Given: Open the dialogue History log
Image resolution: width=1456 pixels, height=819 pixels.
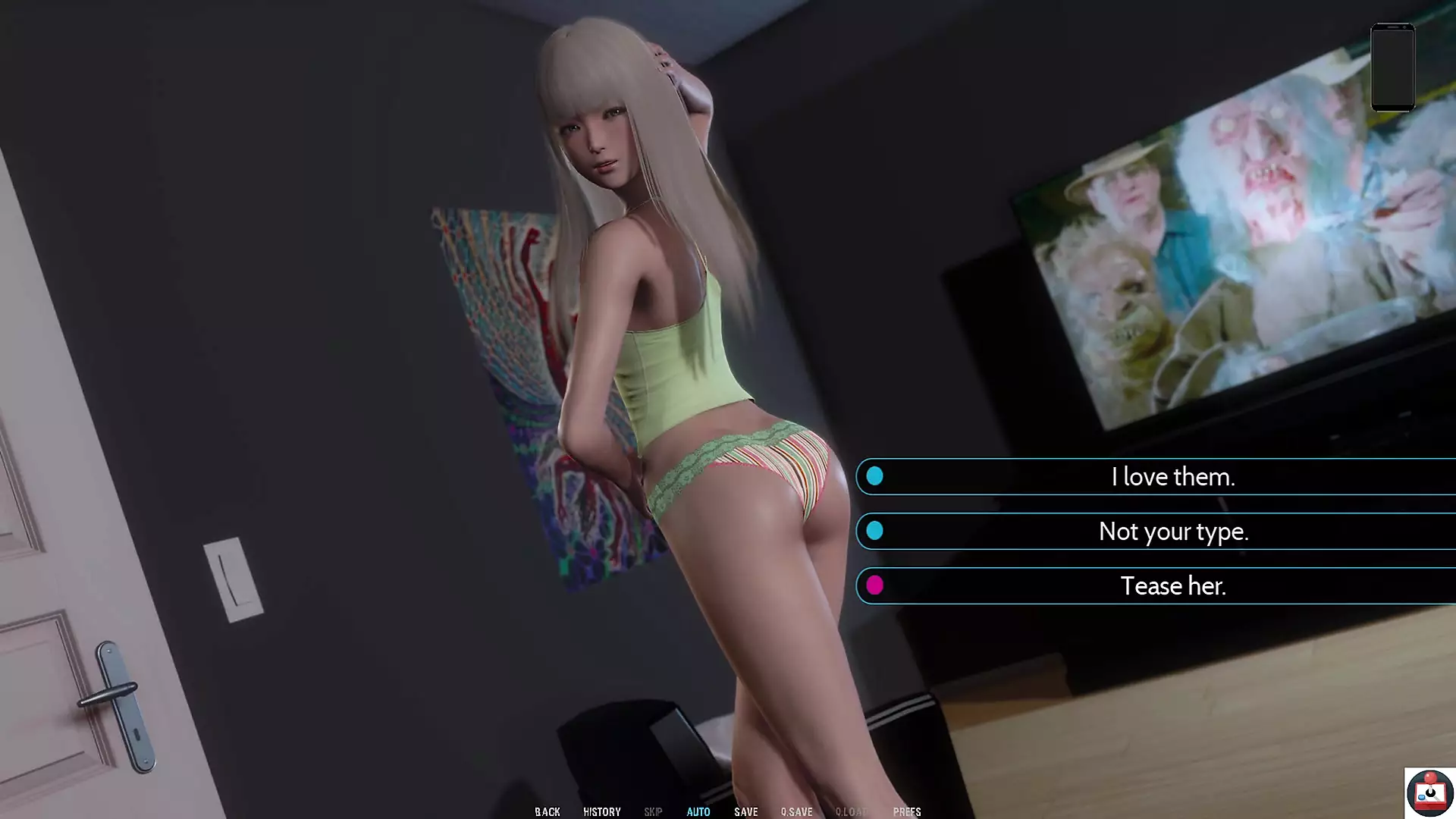Looking at the screenshot, I should coord(602,811).
